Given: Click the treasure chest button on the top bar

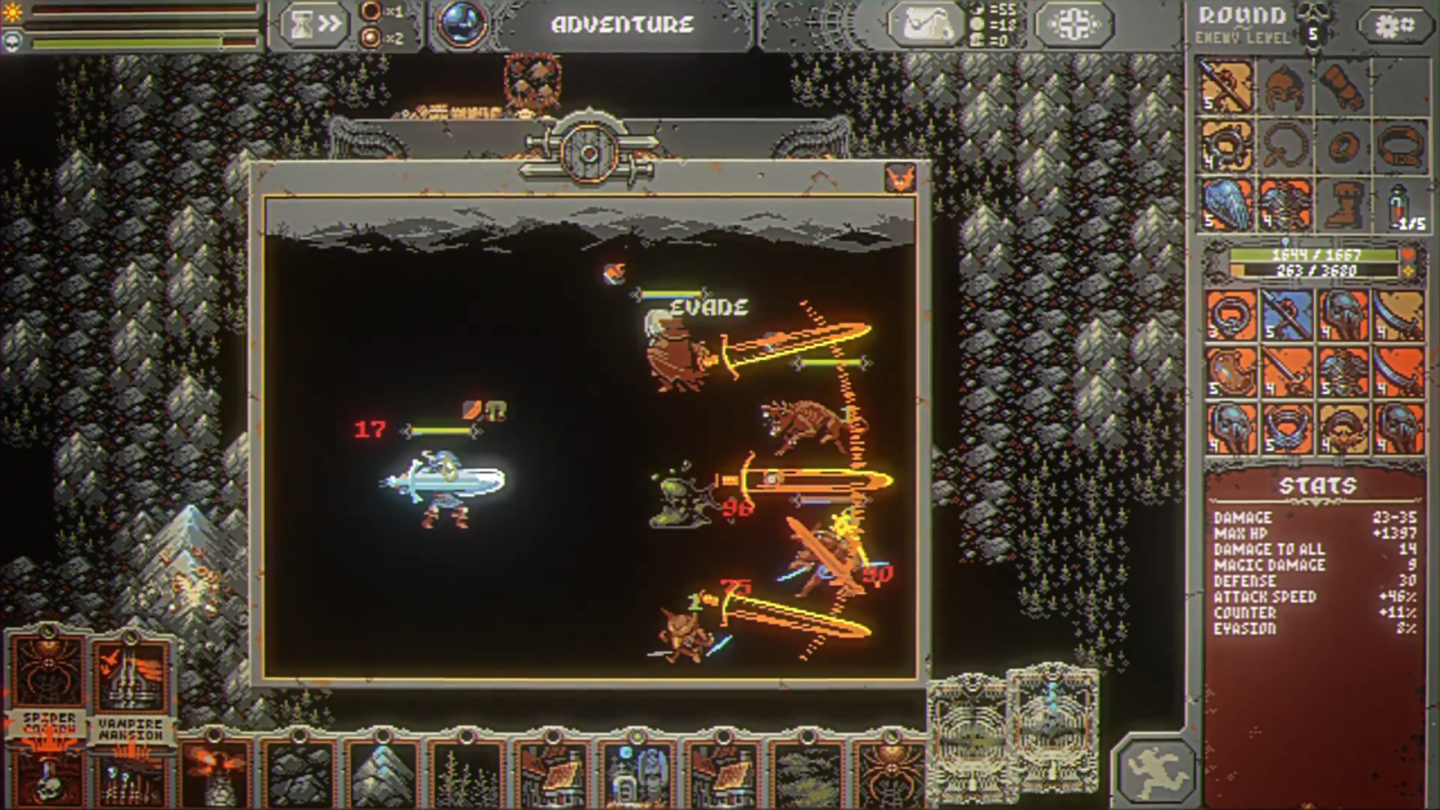Looking at the screenshot, I should pos(928,23).
